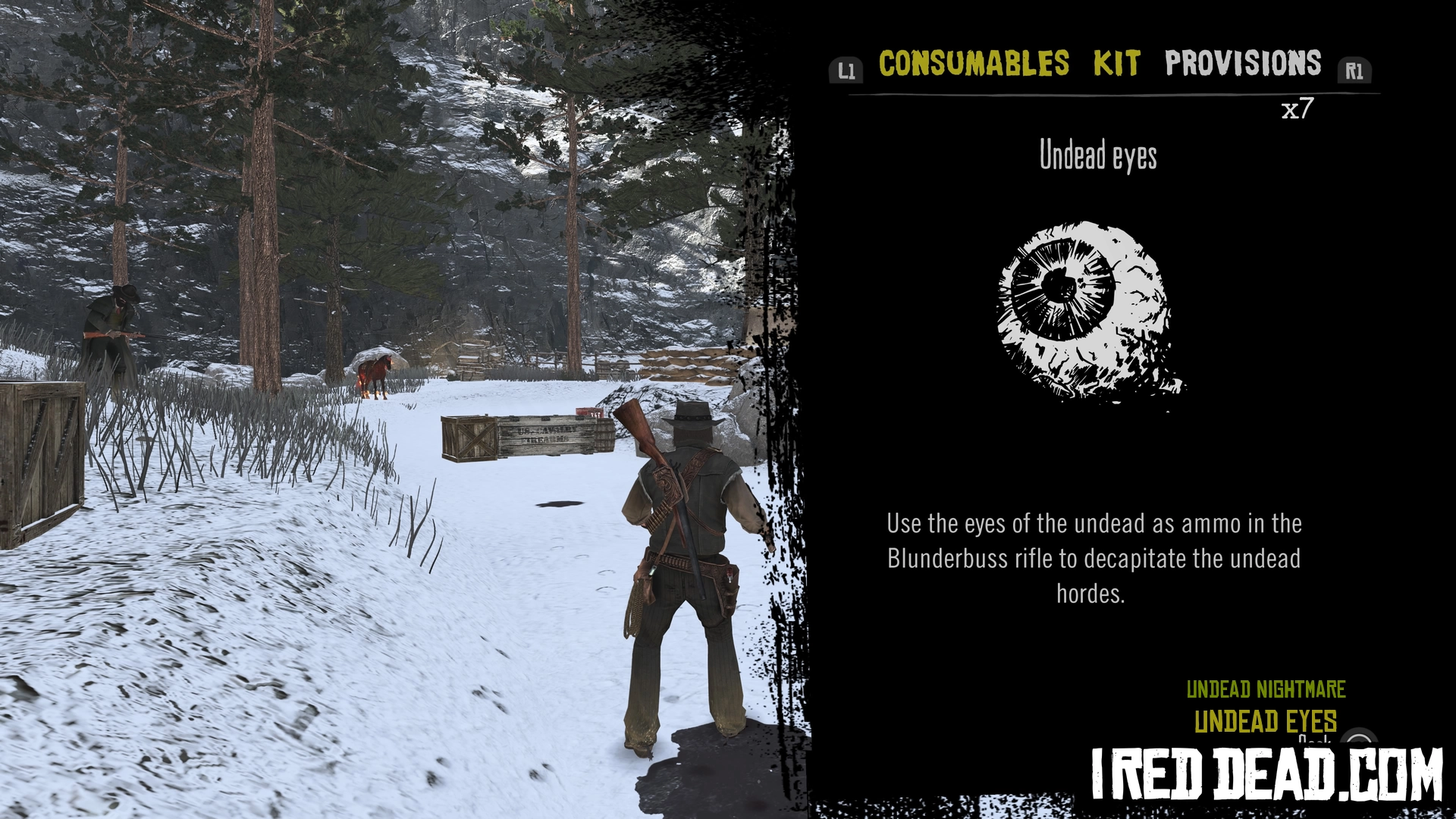The image size is (1456, 819).
Task: Select the Provisions tab
Action: 1243,64
